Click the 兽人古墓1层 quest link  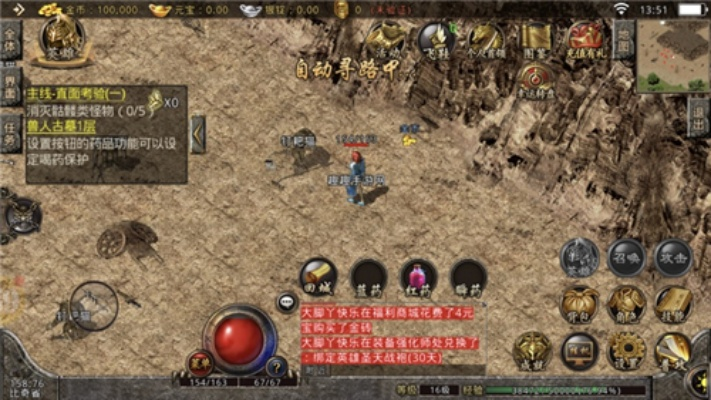click(62, 129)
